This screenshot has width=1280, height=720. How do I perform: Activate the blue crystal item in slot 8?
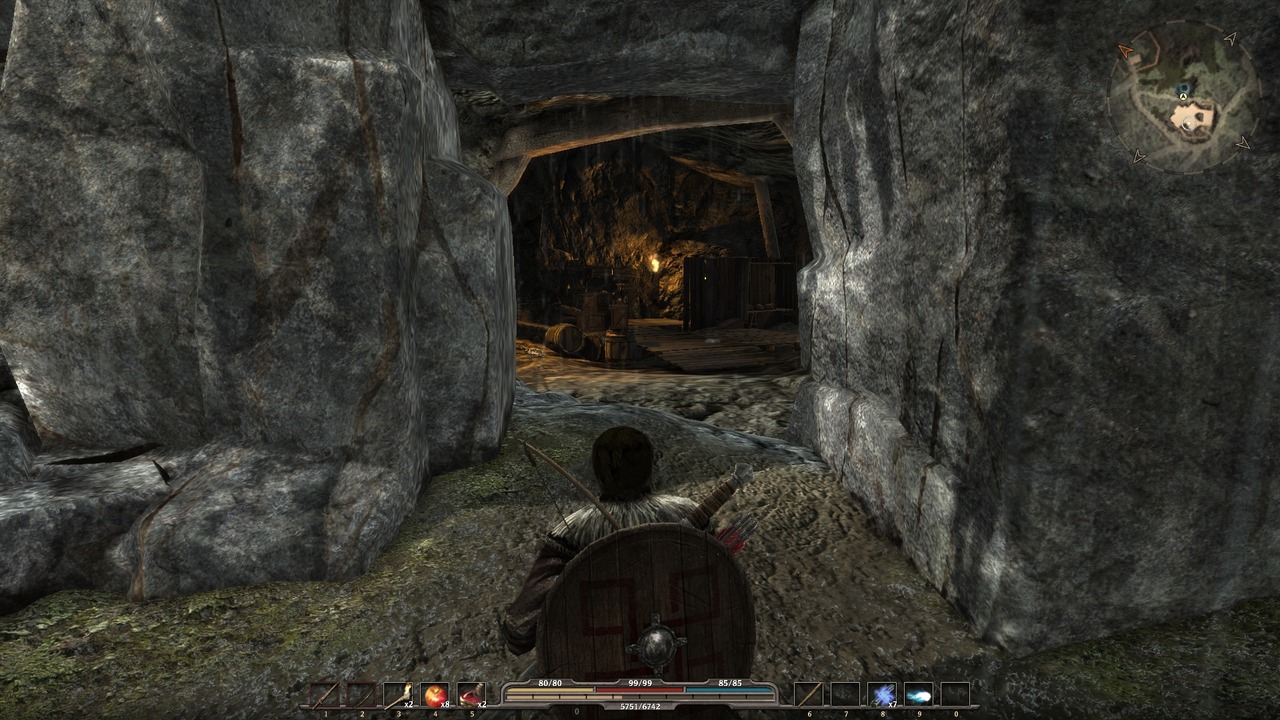click(x=881, y=694)
